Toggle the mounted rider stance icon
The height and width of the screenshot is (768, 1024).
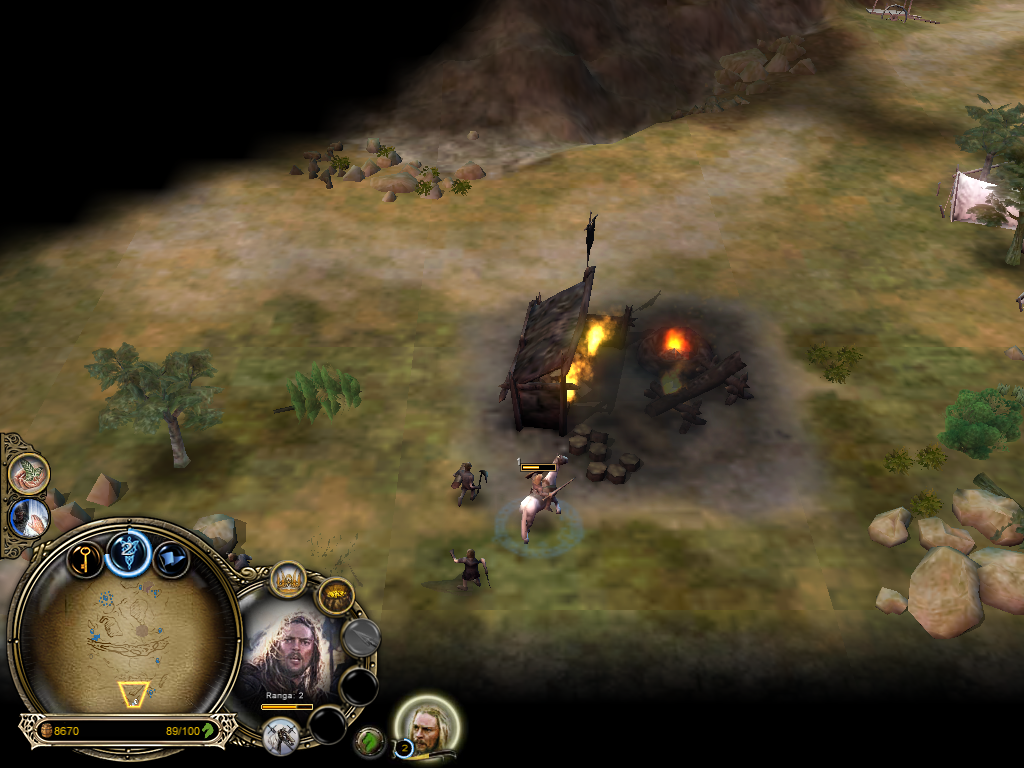pos(281,736)
